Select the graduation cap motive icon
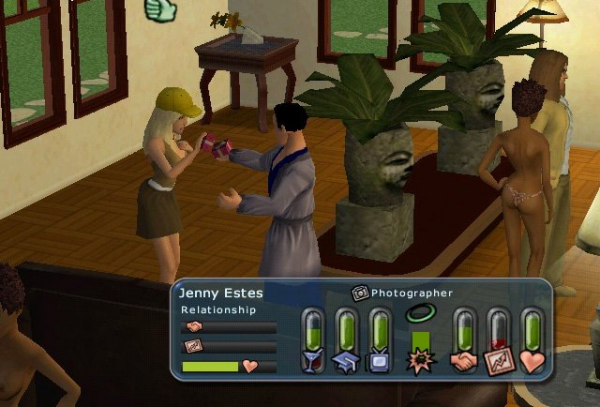600x407 pixels. click(x=347, y=361)
